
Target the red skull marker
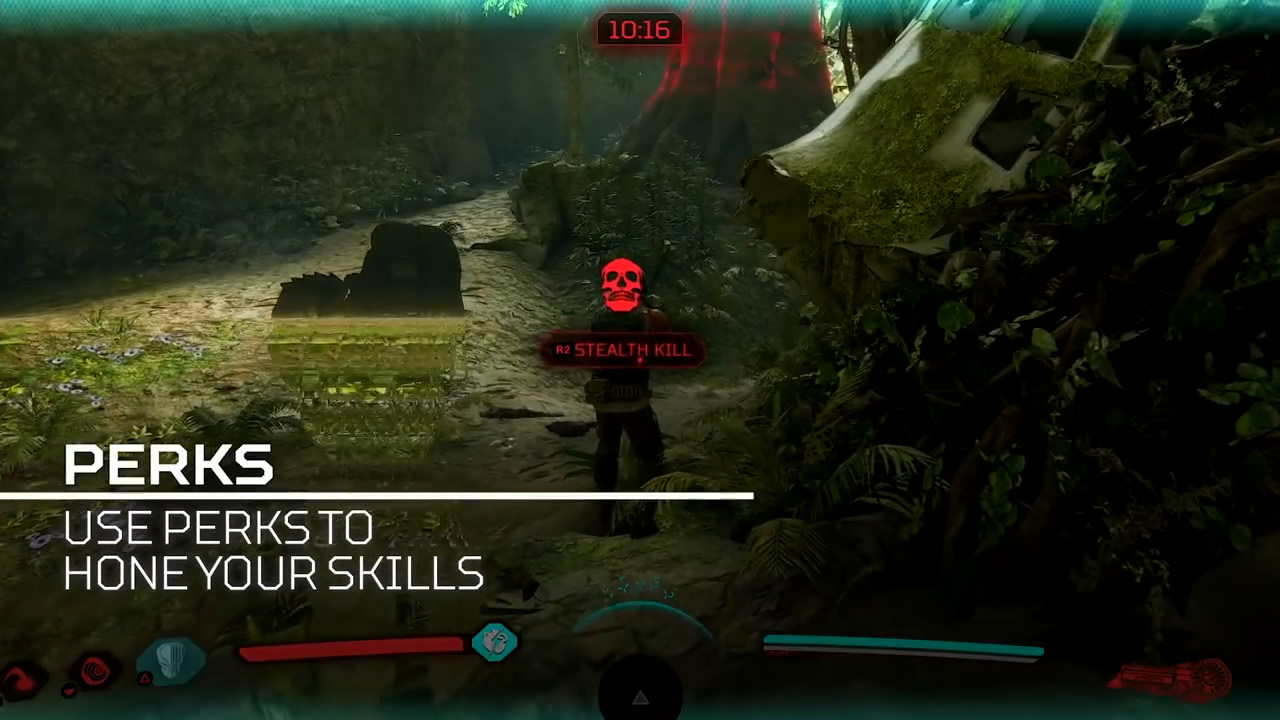pos(622,285)
